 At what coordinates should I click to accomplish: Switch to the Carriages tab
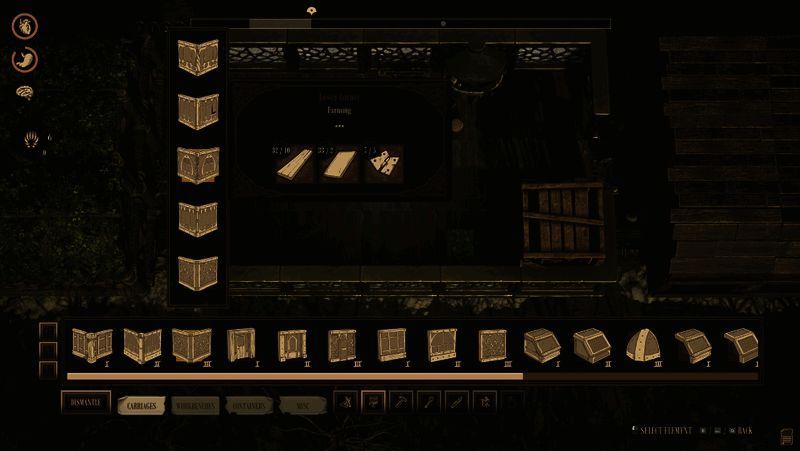pos(141,406)
